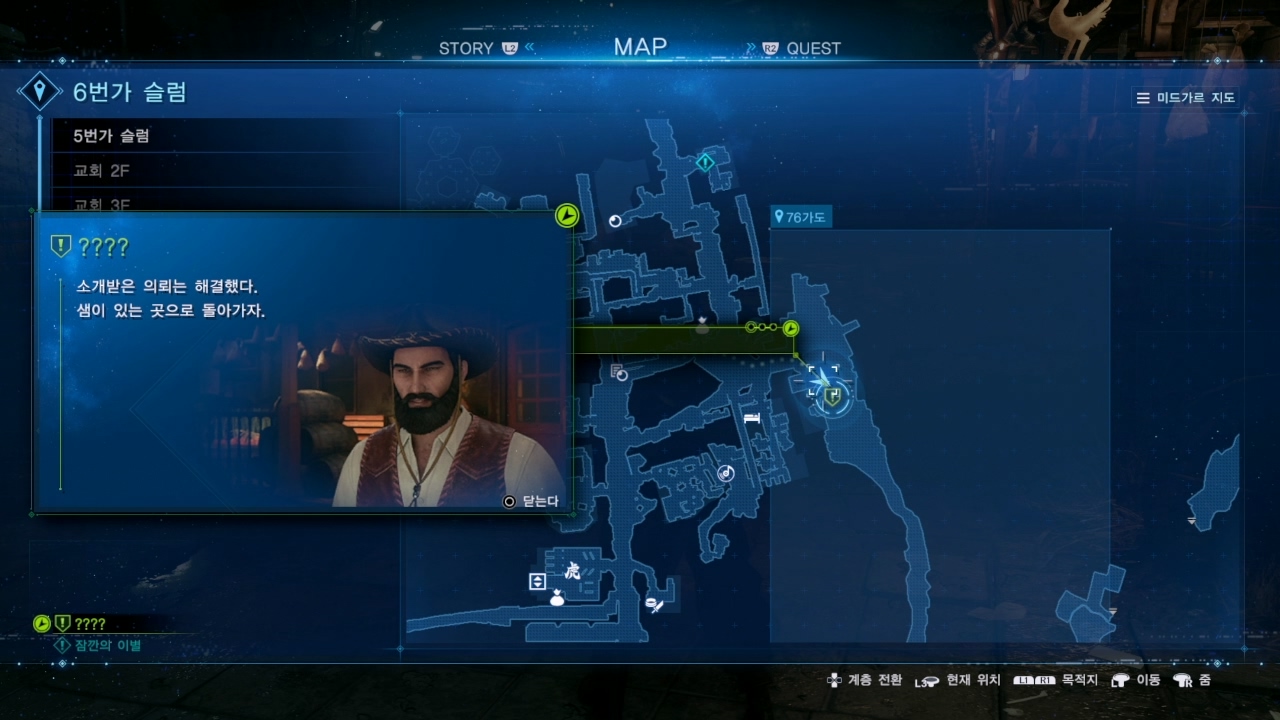Select the elevator arrows map icon
Image resolution: width=1280 pixels, height=720 pixels.
click(538, 581)
